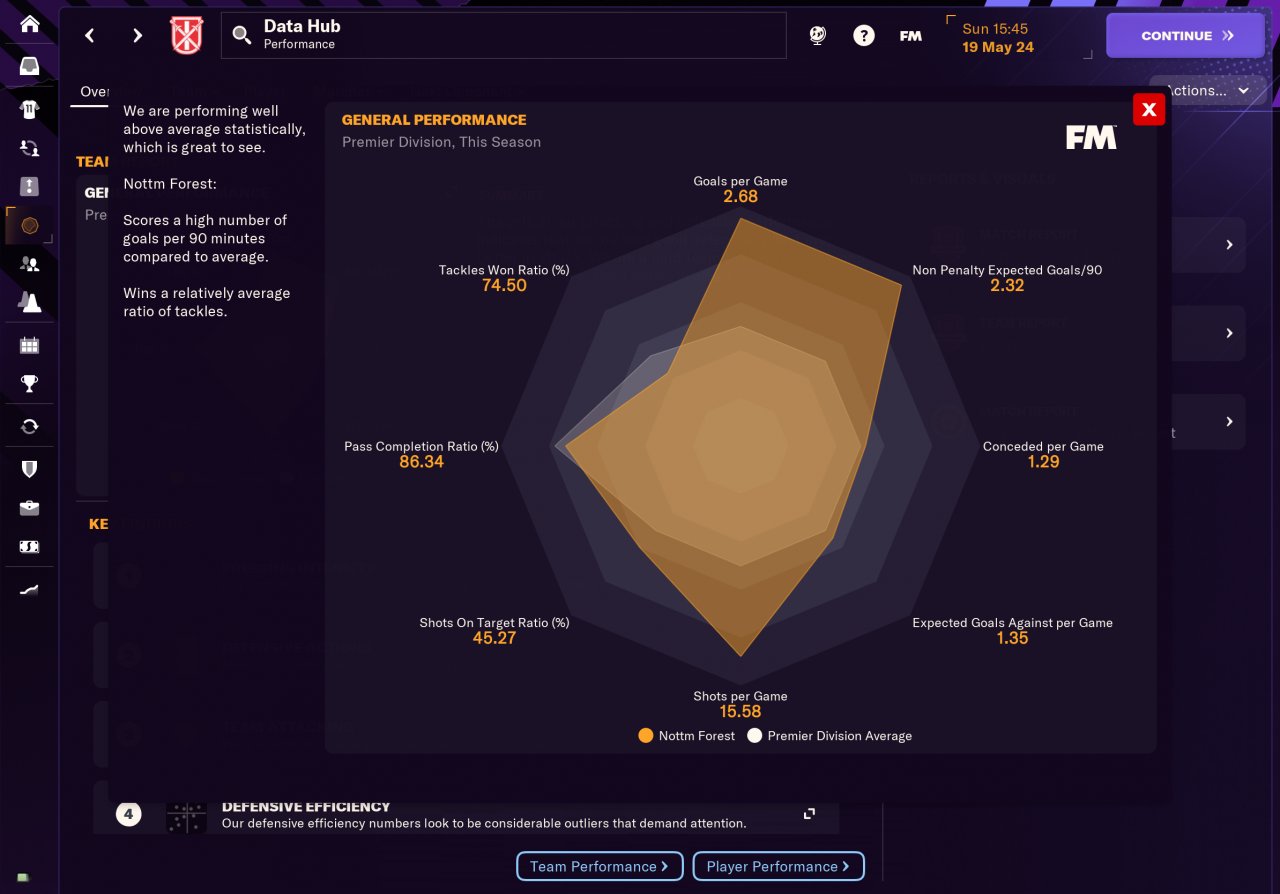Image resolution: width=1280 pixels, height=894 pixels.
Task: Open the calendar Schedule icon
Action: coord(30,346)
